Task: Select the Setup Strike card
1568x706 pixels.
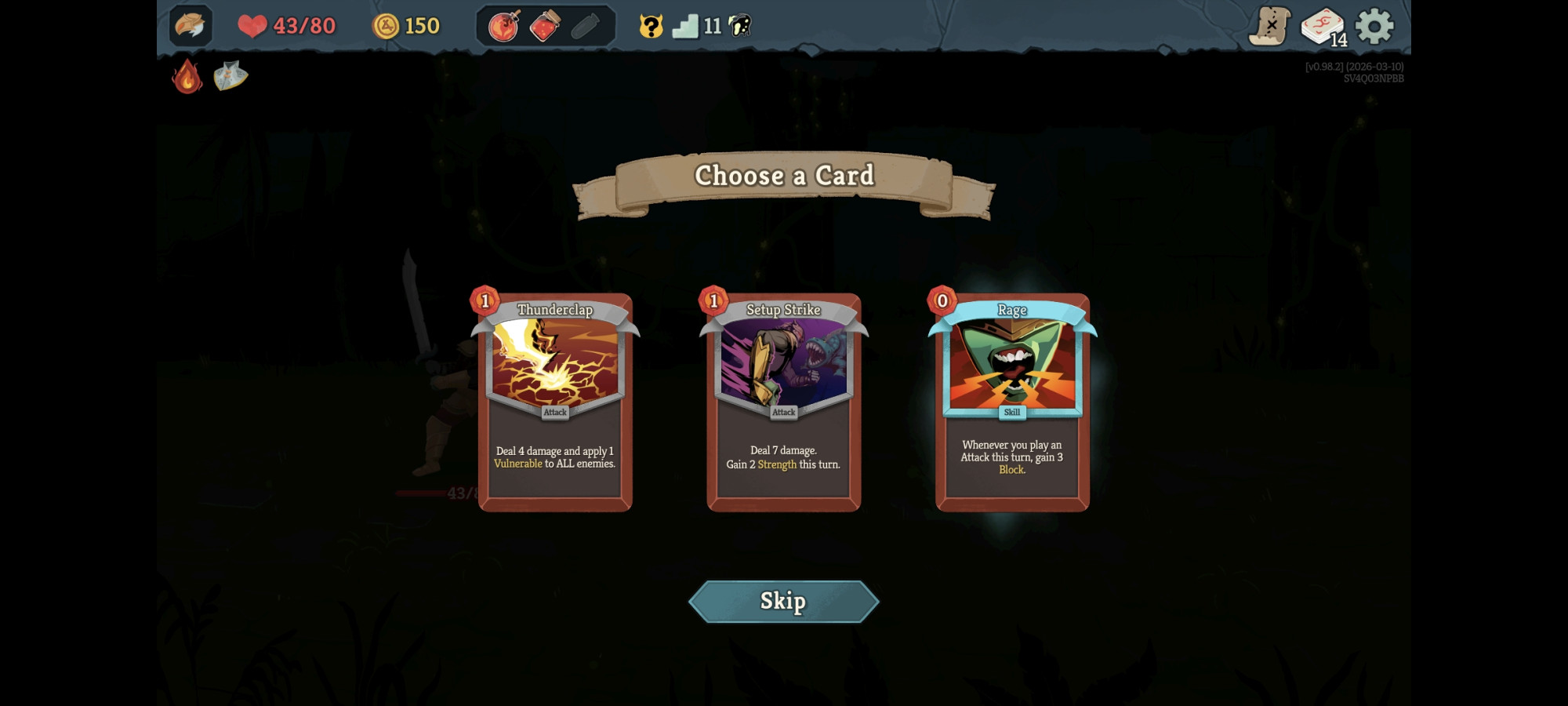Action: [783, 400]
